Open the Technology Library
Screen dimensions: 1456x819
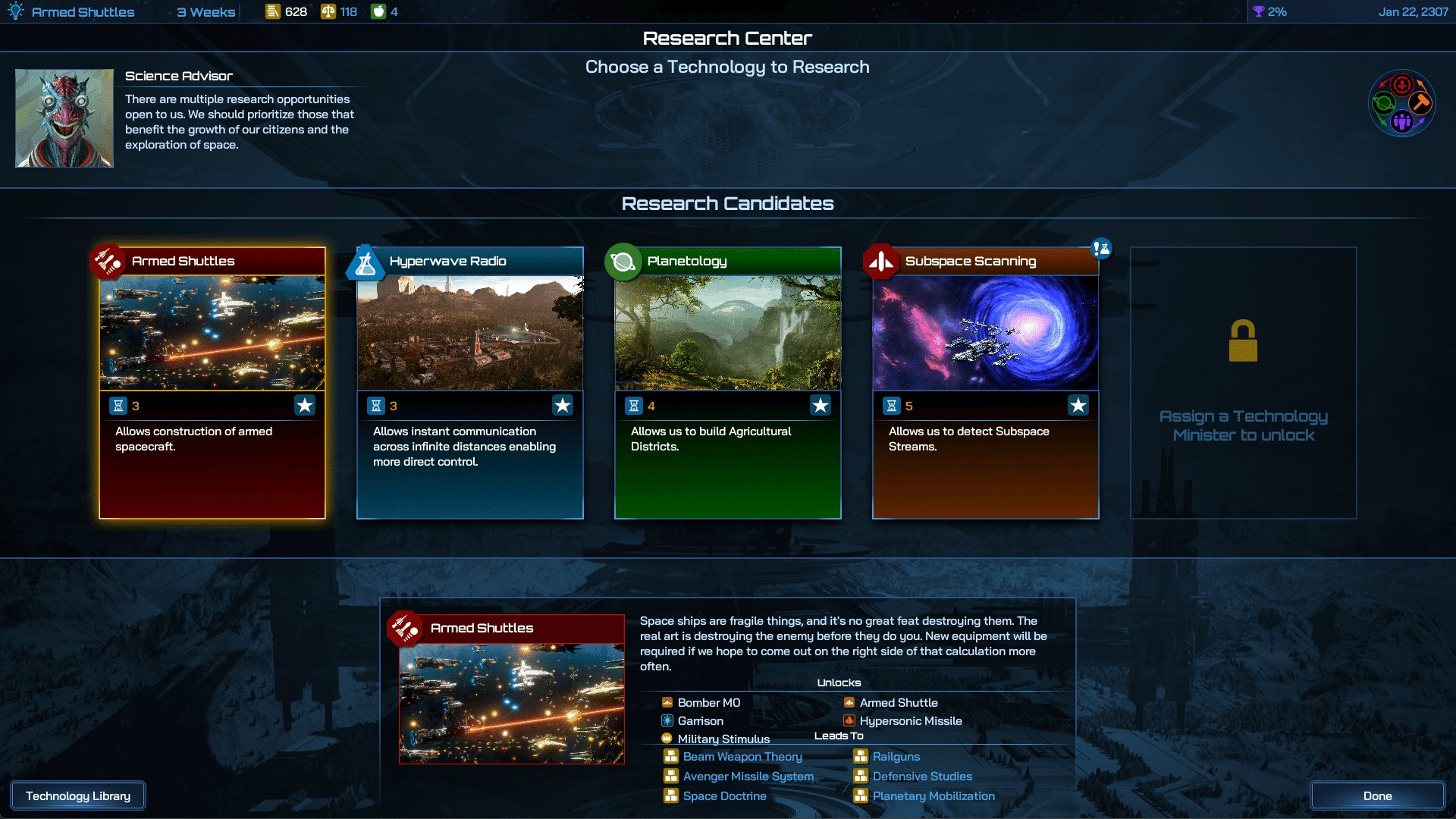[x=77, y=795]
